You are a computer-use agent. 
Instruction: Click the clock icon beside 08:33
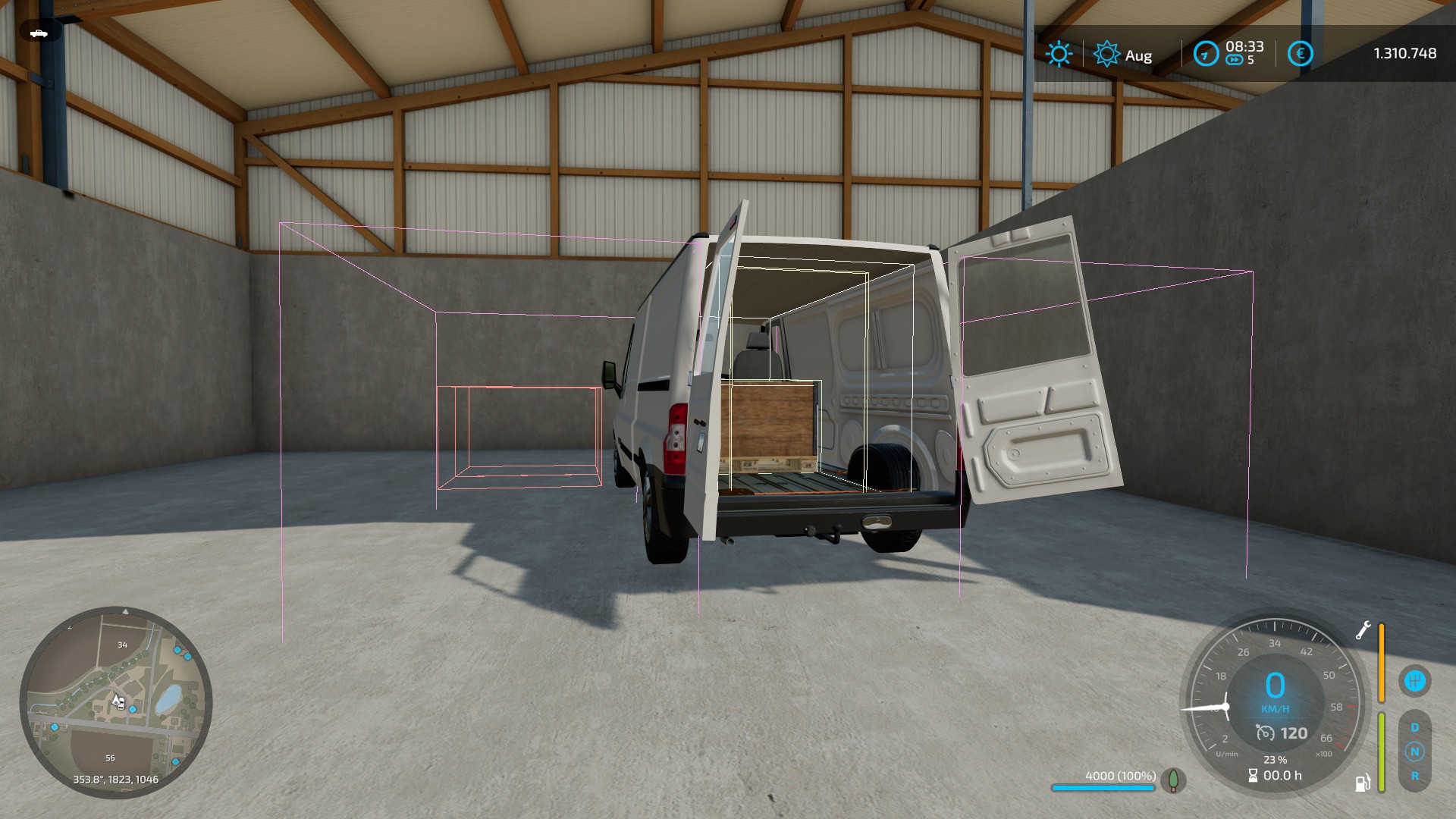pyautogui.click(x=1205, y=54)
